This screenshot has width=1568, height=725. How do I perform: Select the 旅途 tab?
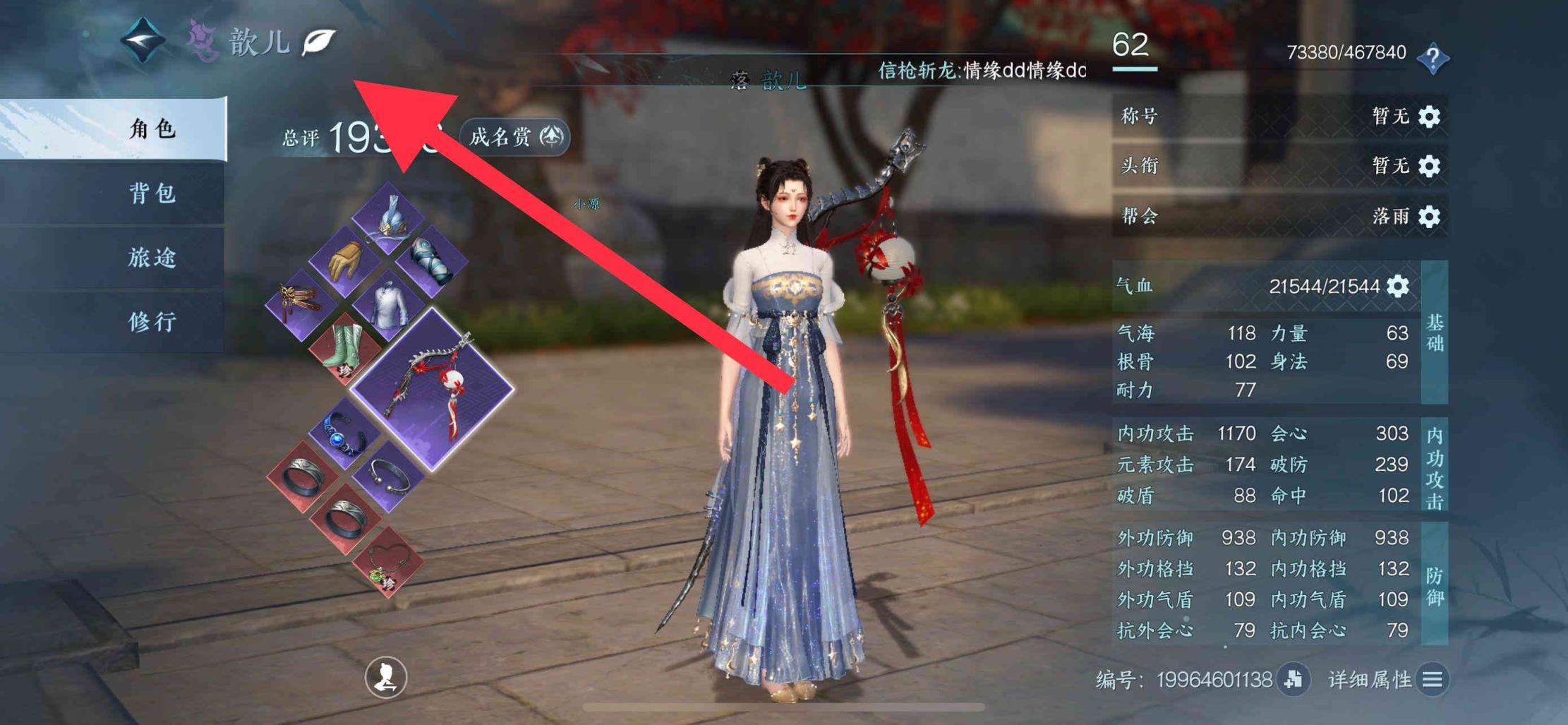[x=152, y=258]
